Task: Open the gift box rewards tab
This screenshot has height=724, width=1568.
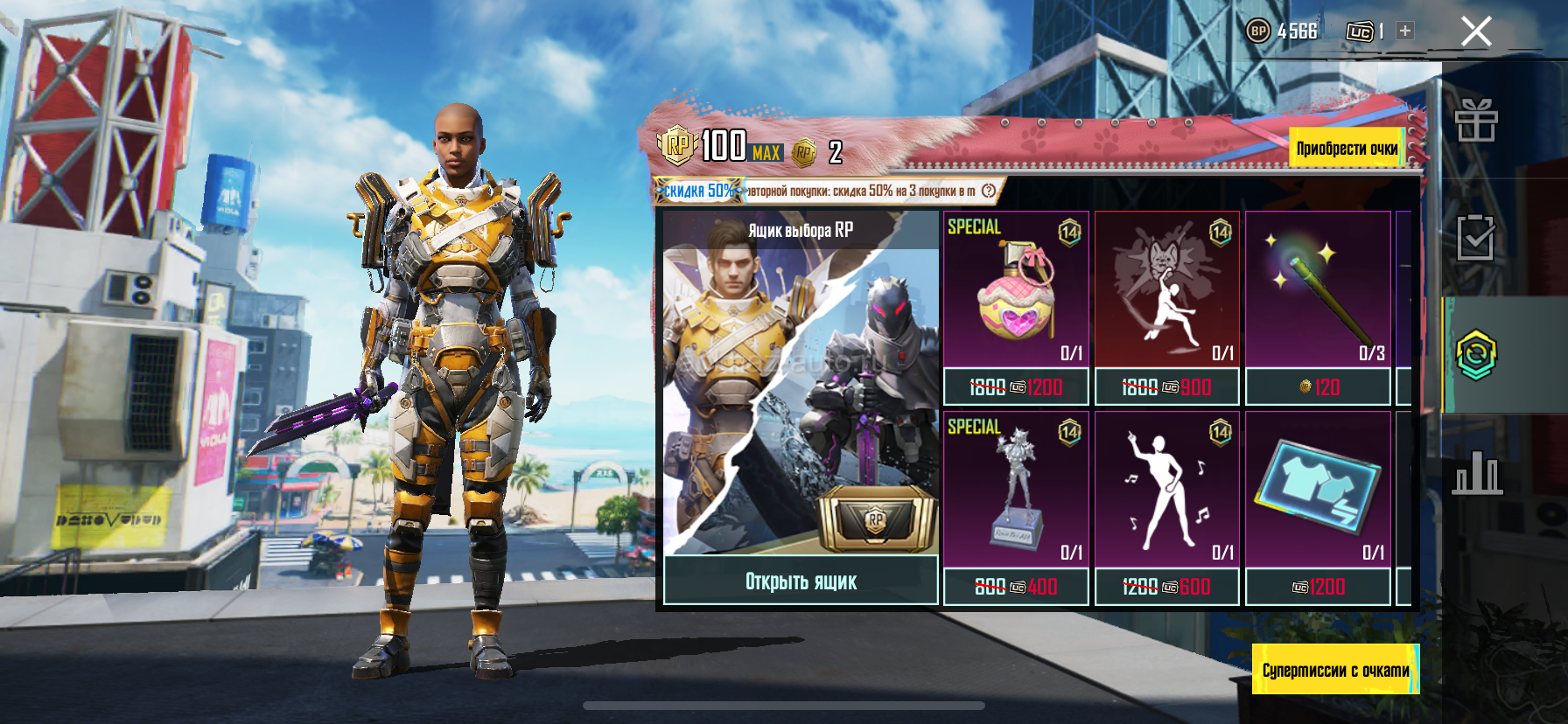Action: pos(1476,121)
